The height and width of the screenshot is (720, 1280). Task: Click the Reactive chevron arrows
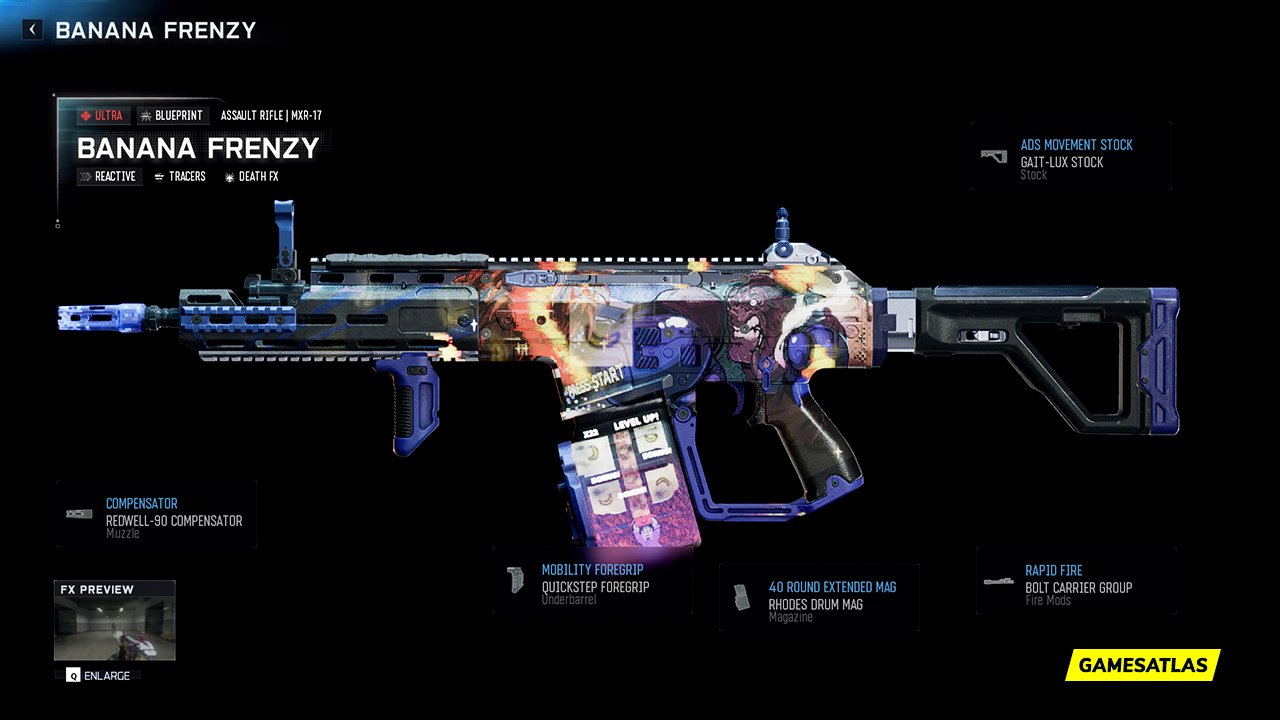tap(87, 176)
